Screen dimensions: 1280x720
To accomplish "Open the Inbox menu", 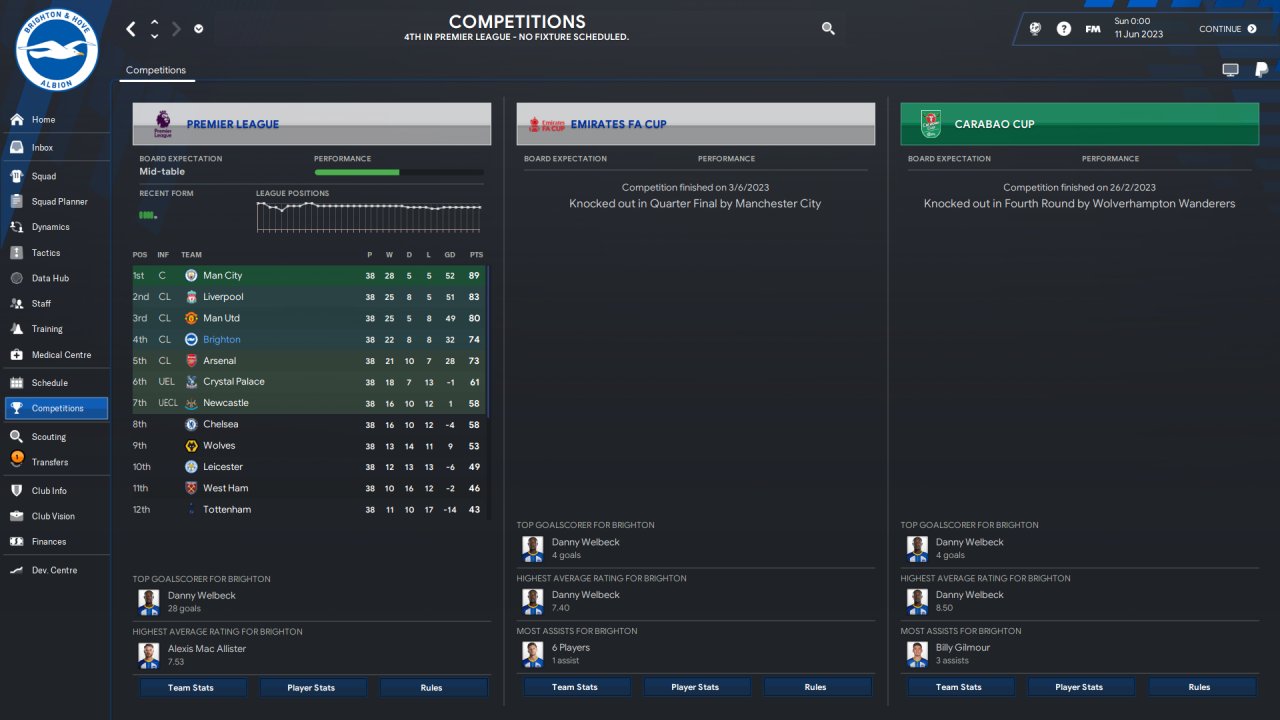I will tap(42, 148).
